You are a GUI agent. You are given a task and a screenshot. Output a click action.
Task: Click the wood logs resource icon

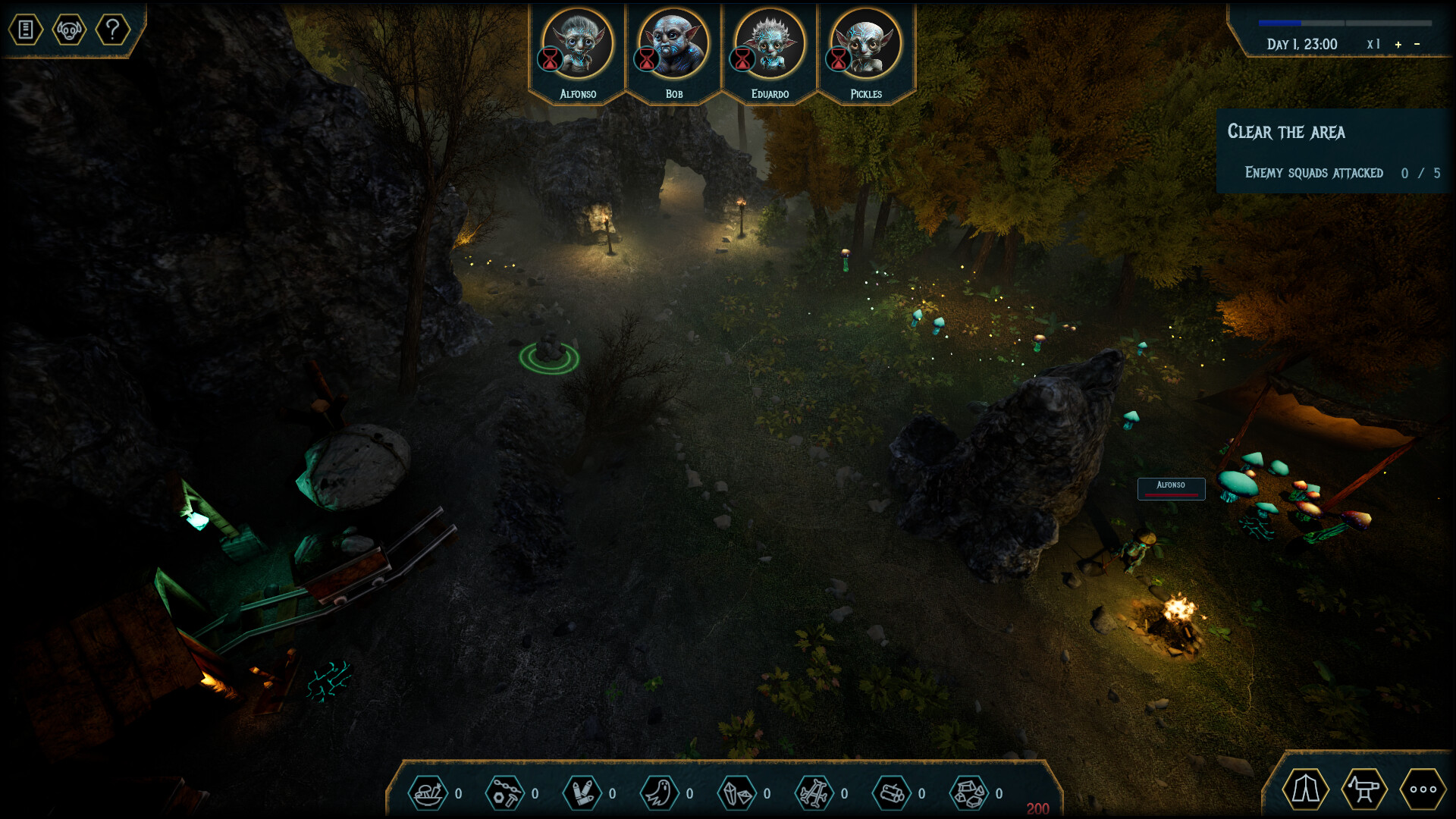point(892,793)
